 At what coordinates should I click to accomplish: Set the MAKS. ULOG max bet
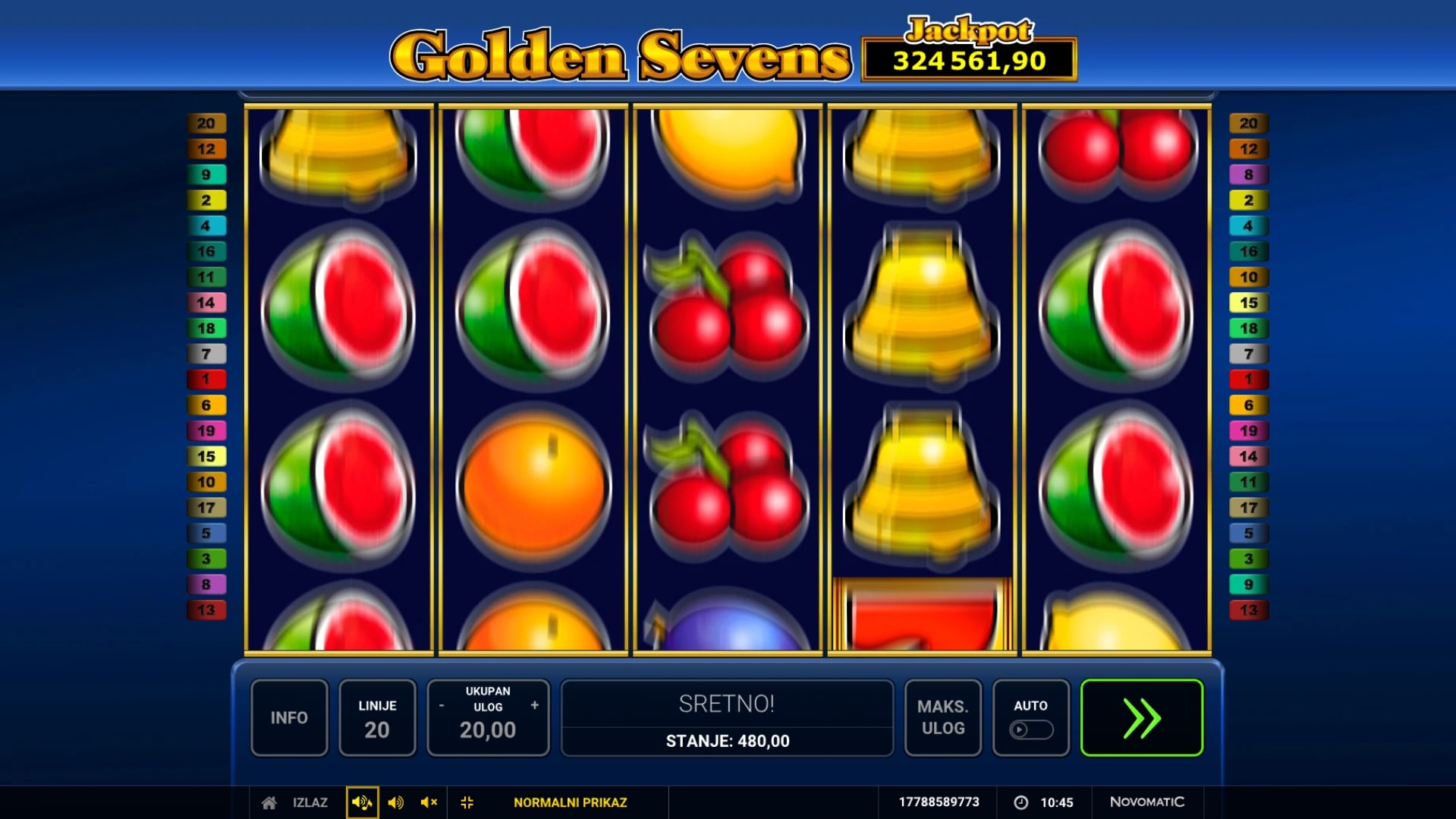(943, 717)
